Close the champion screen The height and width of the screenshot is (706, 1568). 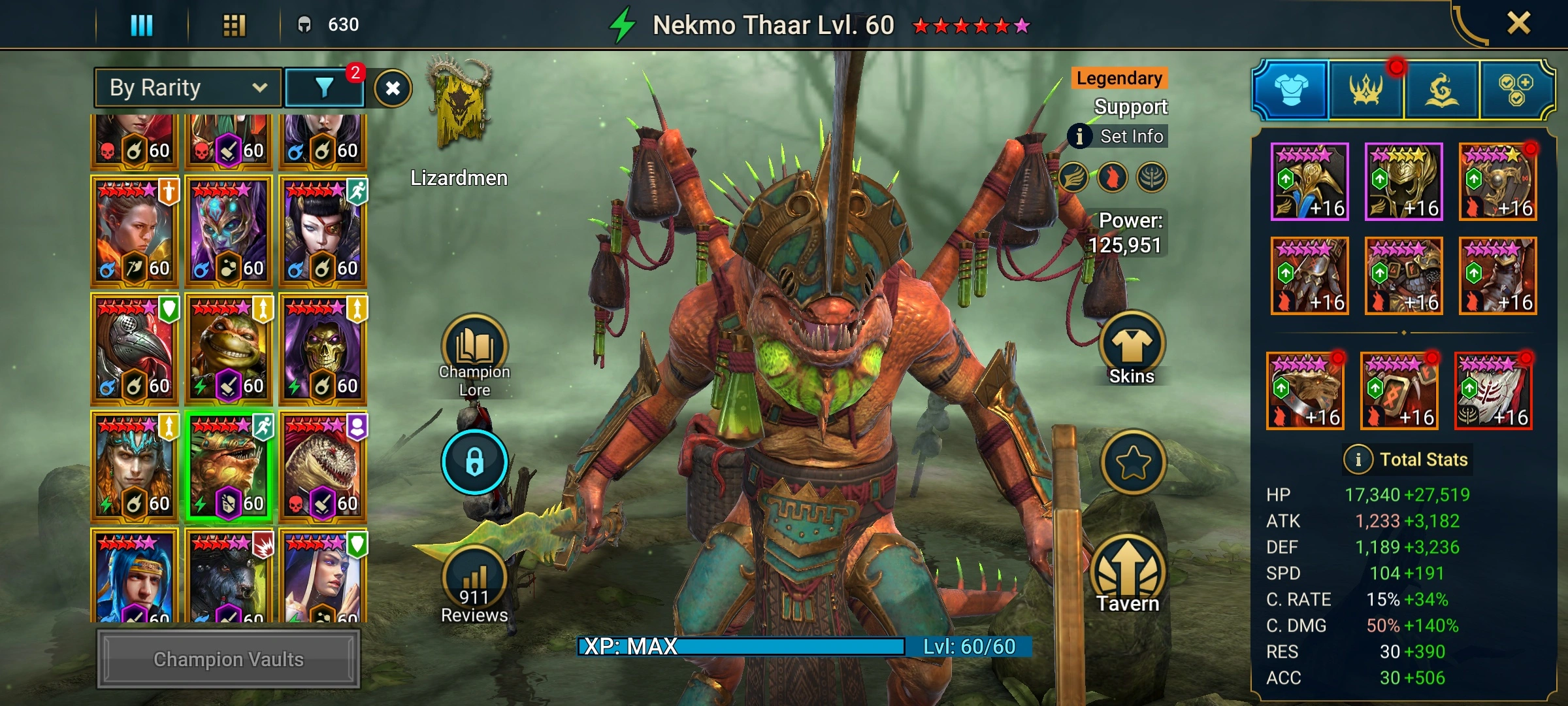pyautogui.click(x=1518, y=24)
